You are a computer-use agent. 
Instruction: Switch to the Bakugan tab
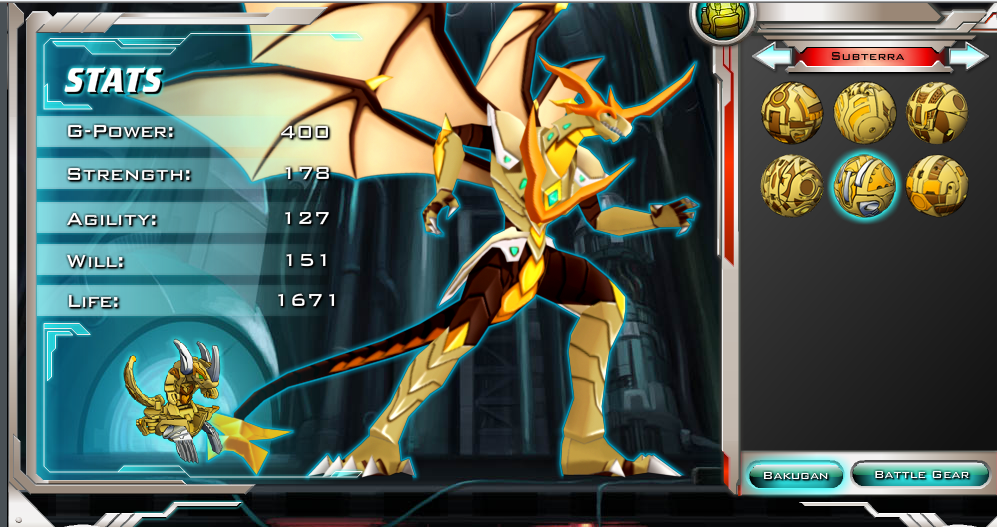pos(795,475)
